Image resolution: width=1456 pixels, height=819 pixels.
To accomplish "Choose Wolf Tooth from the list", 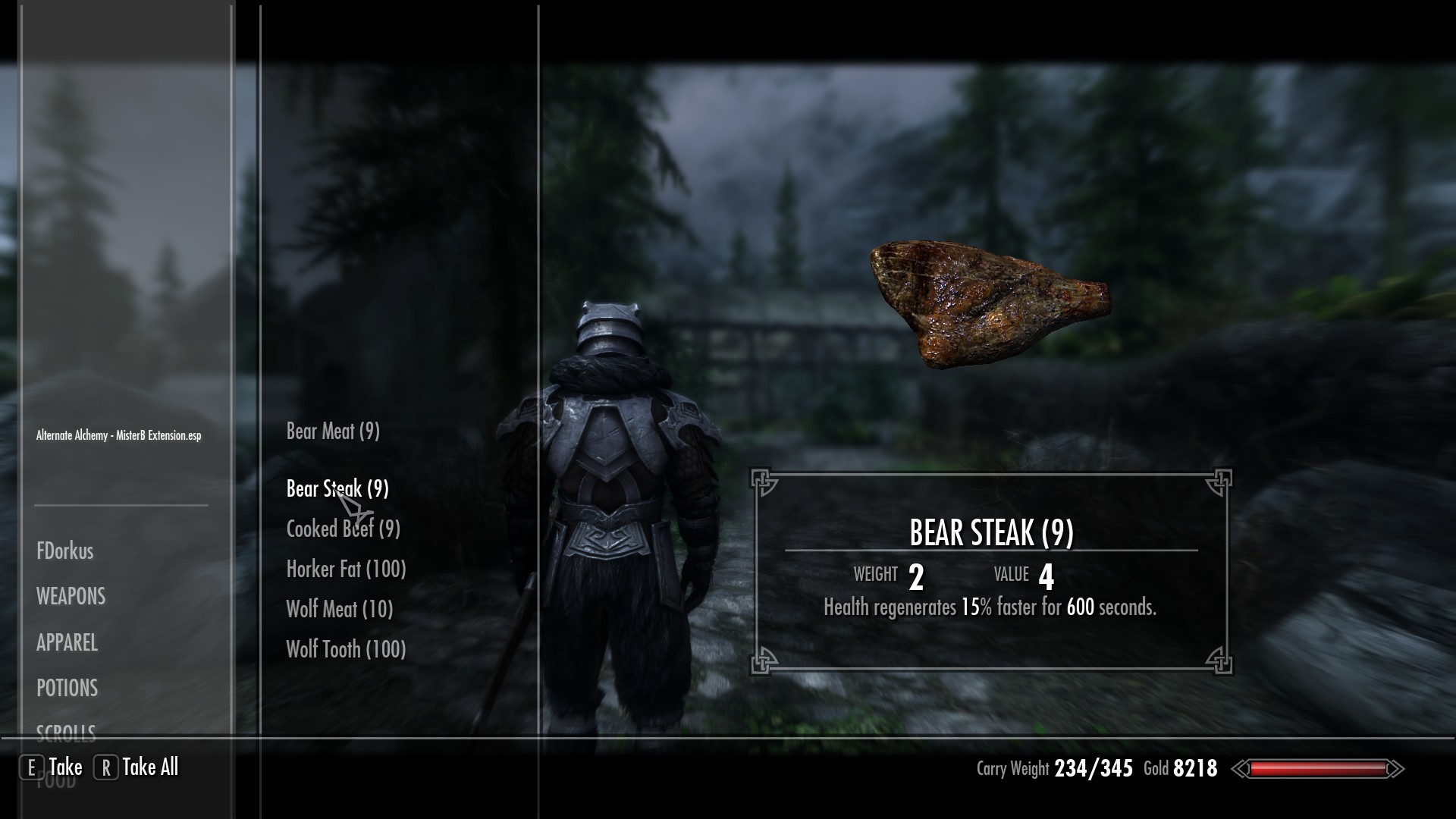I will pos(346,650).
